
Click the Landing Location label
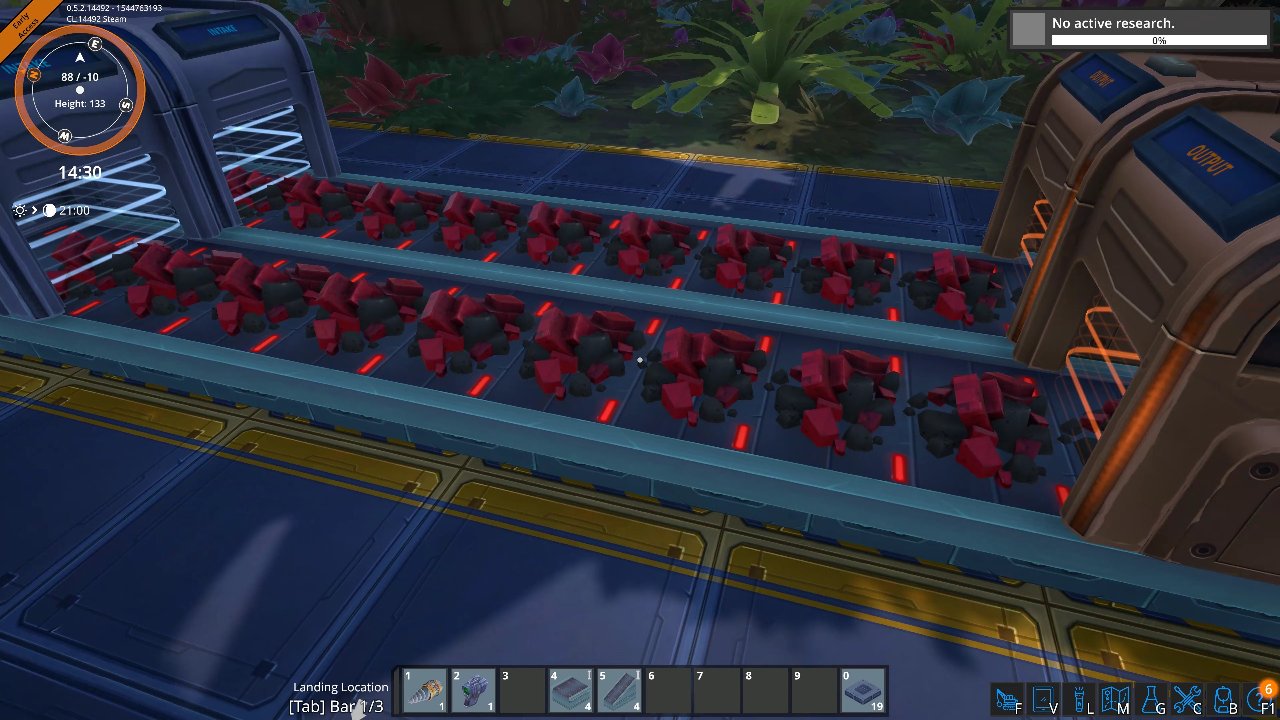pos(340,687)
